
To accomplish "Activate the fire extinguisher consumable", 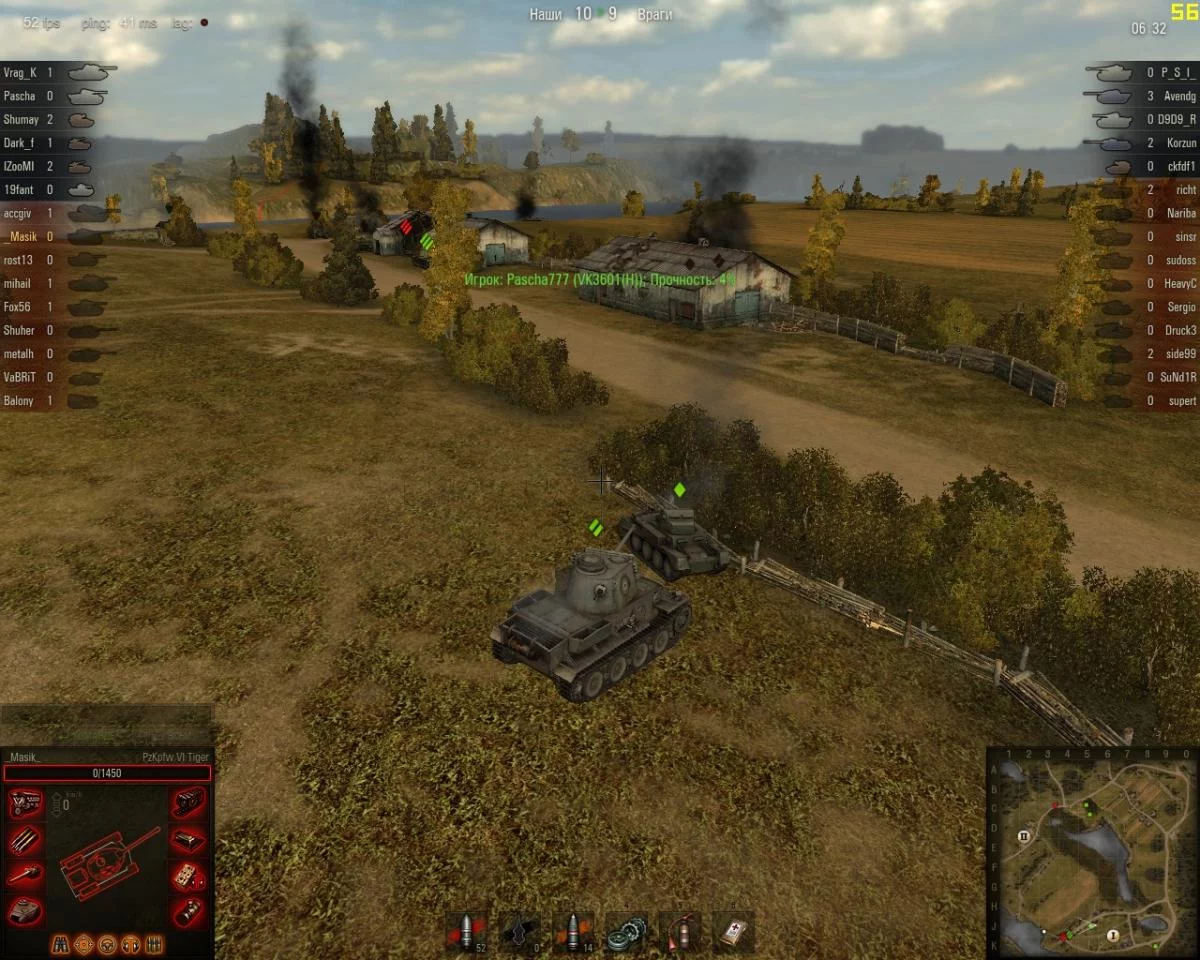I will click(680, 931).
